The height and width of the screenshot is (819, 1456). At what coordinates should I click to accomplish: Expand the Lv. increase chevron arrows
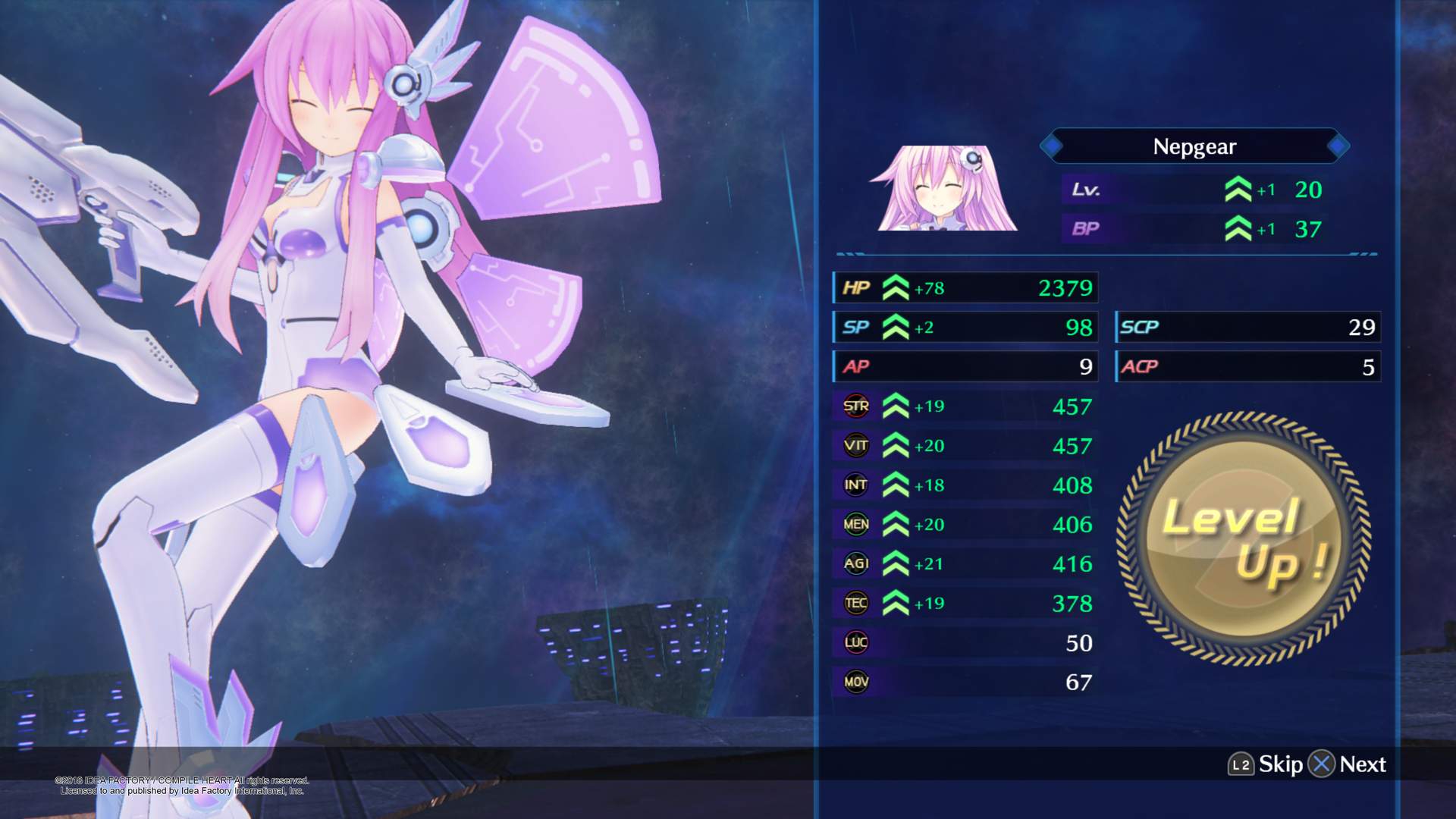[1240, 190]
